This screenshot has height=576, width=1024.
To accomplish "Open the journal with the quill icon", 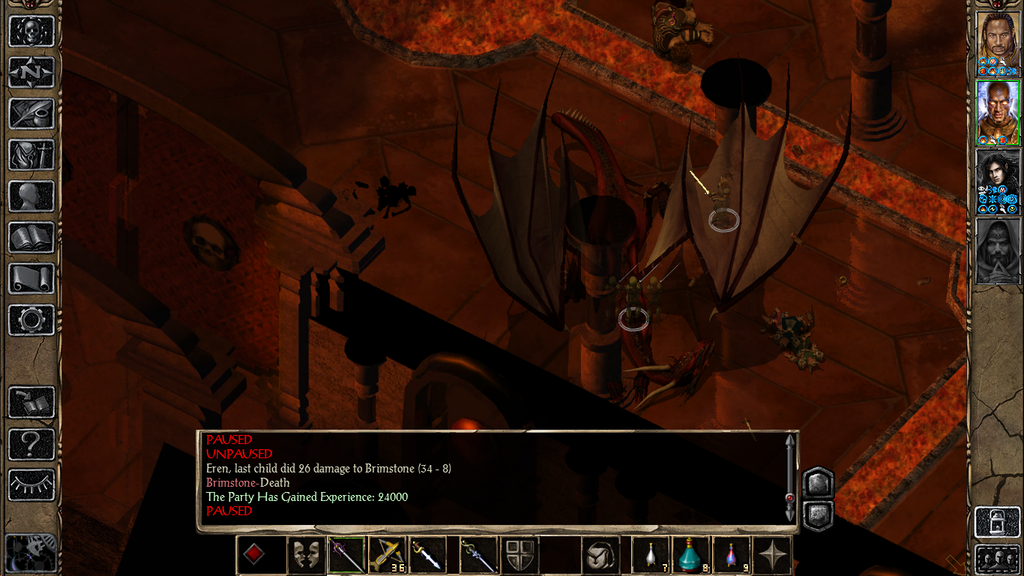I will 31,113.
